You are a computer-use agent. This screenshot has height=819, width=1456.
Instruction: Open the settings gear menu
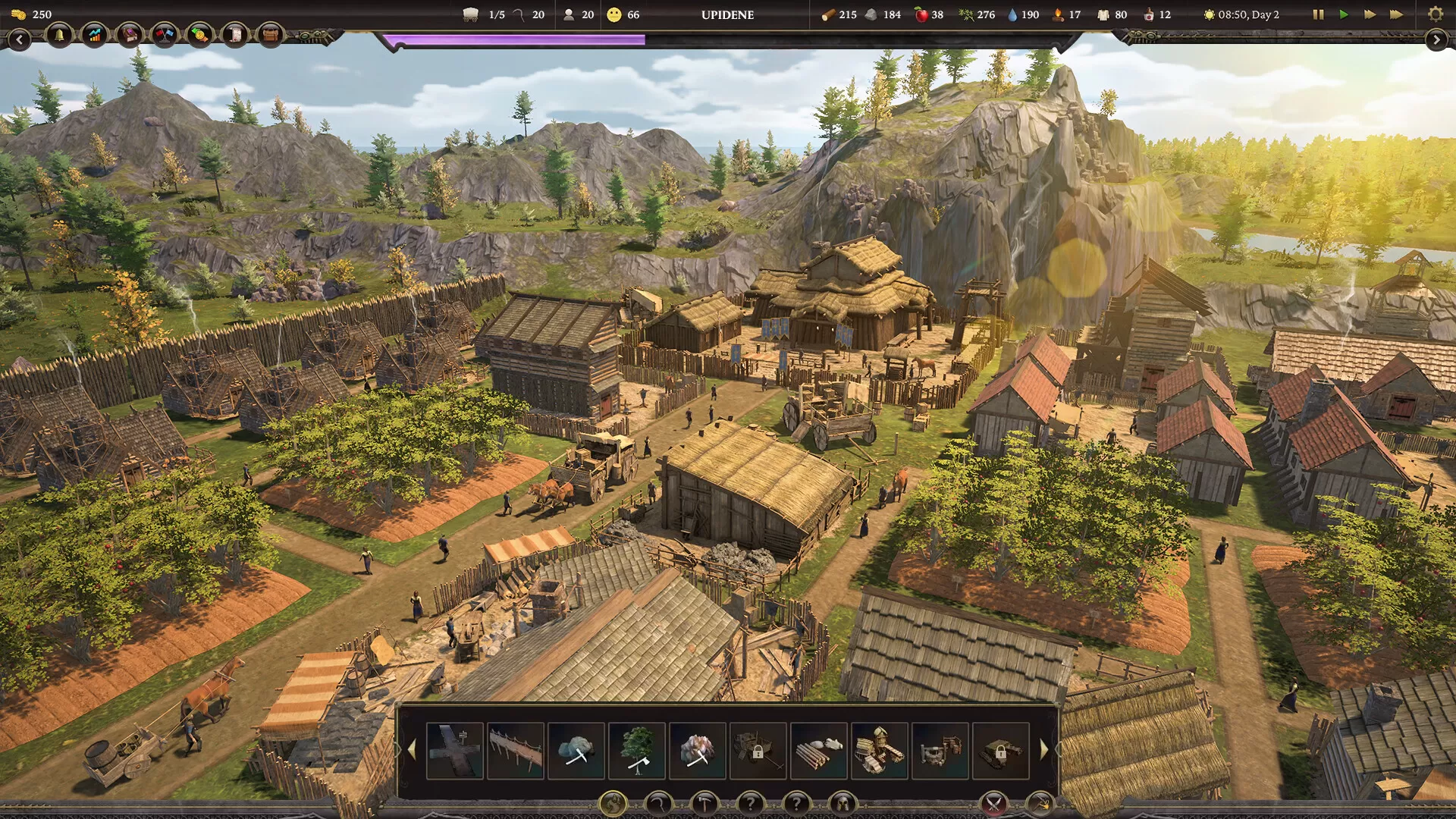point(1436,13)
